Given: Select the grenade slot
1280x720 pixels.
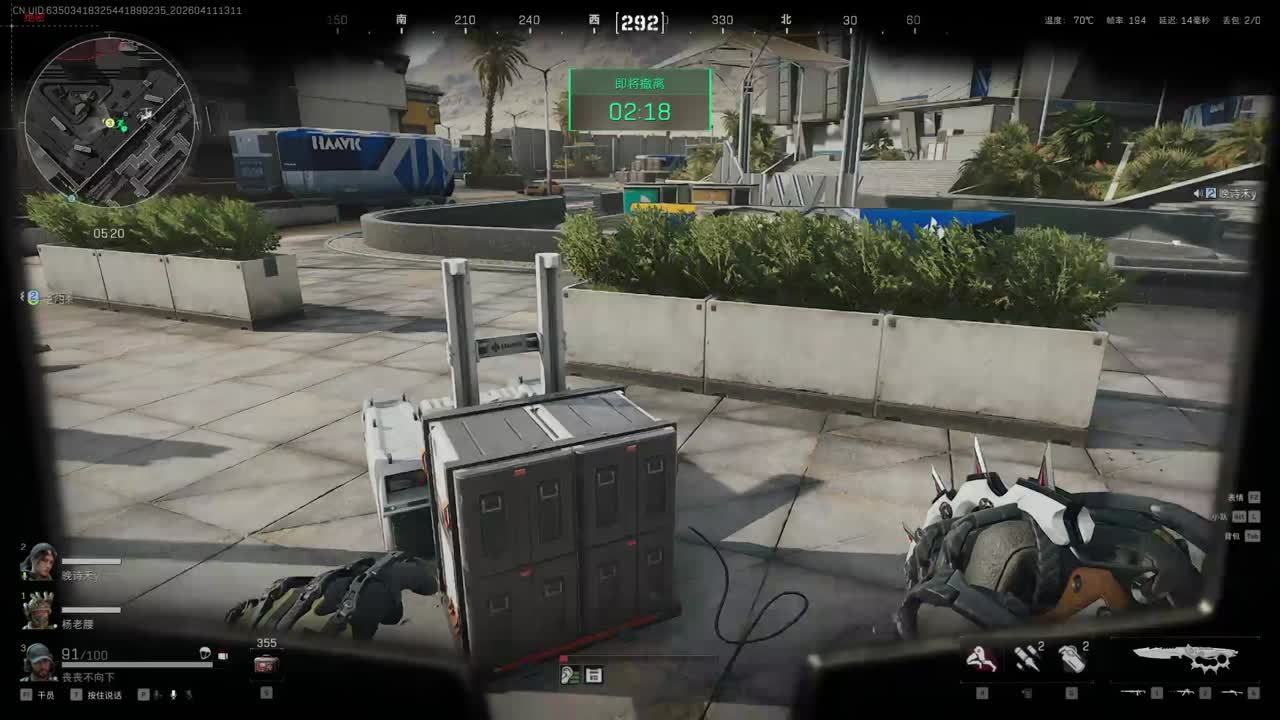Looking at the screenshot, I should [x=1071, y=658].
